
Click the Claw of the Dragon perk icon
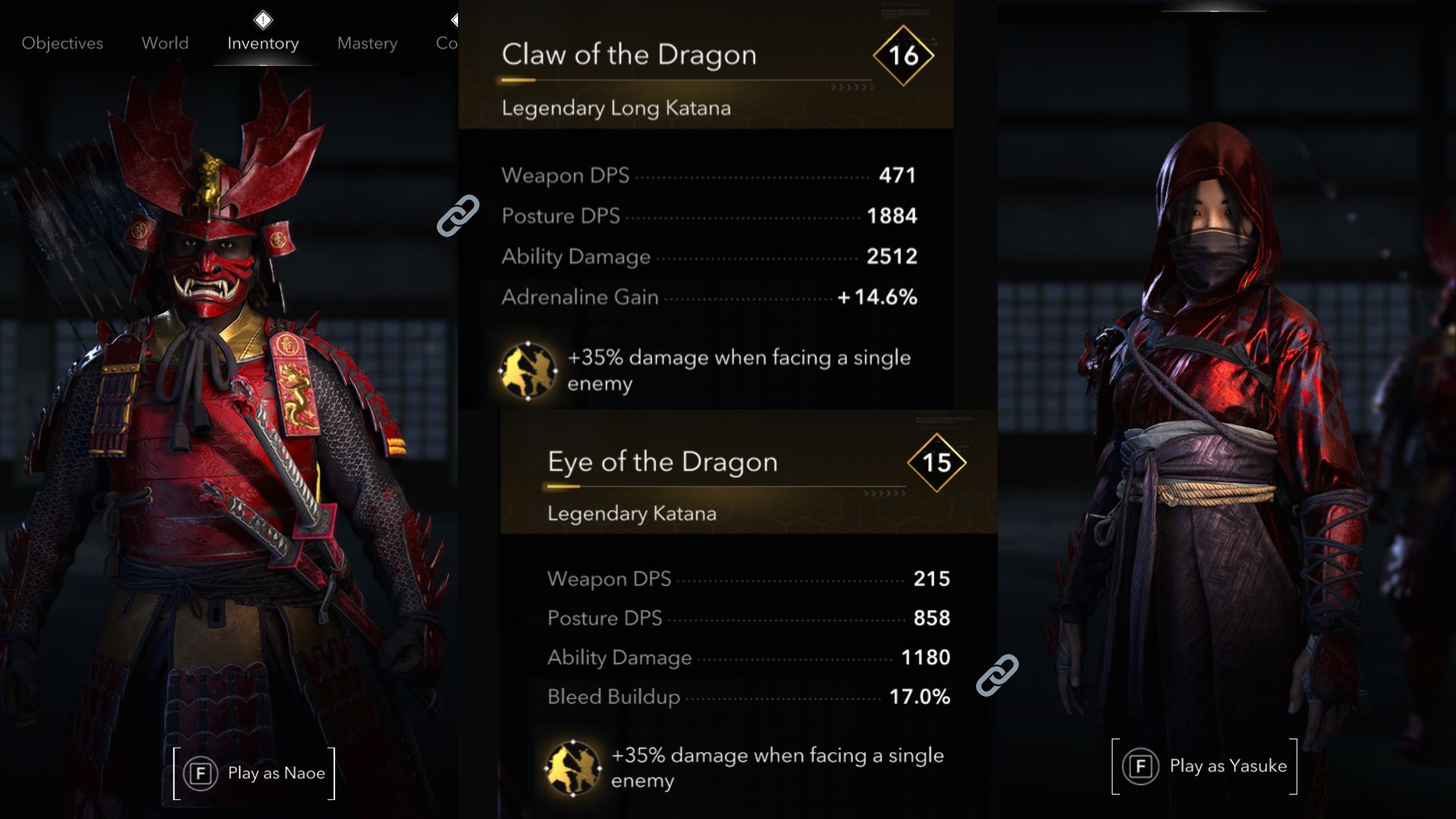(x=528, y=371)
